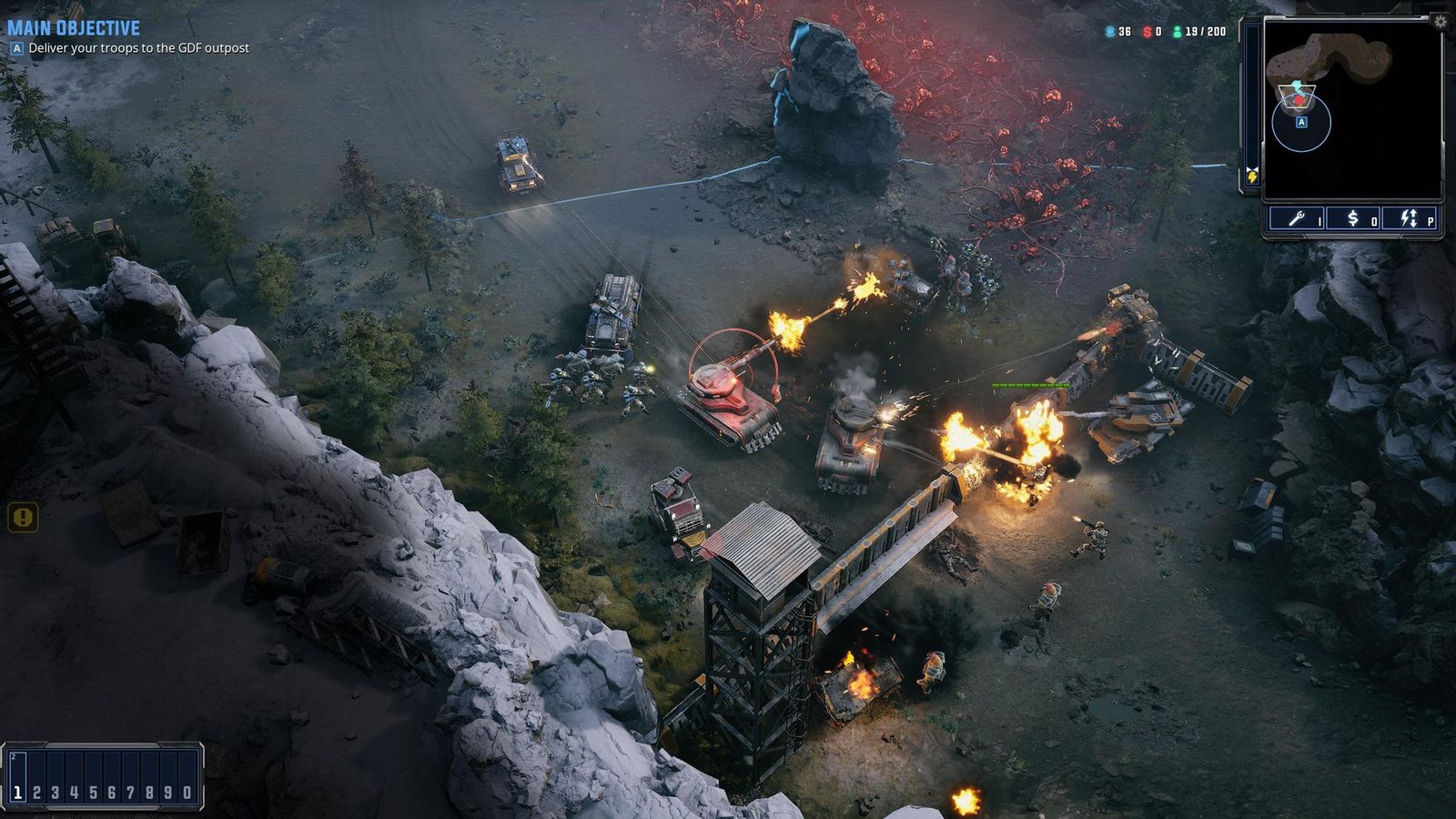1456x819 pixels.
Task: Click the green population icon
Action: point(1178,31)
